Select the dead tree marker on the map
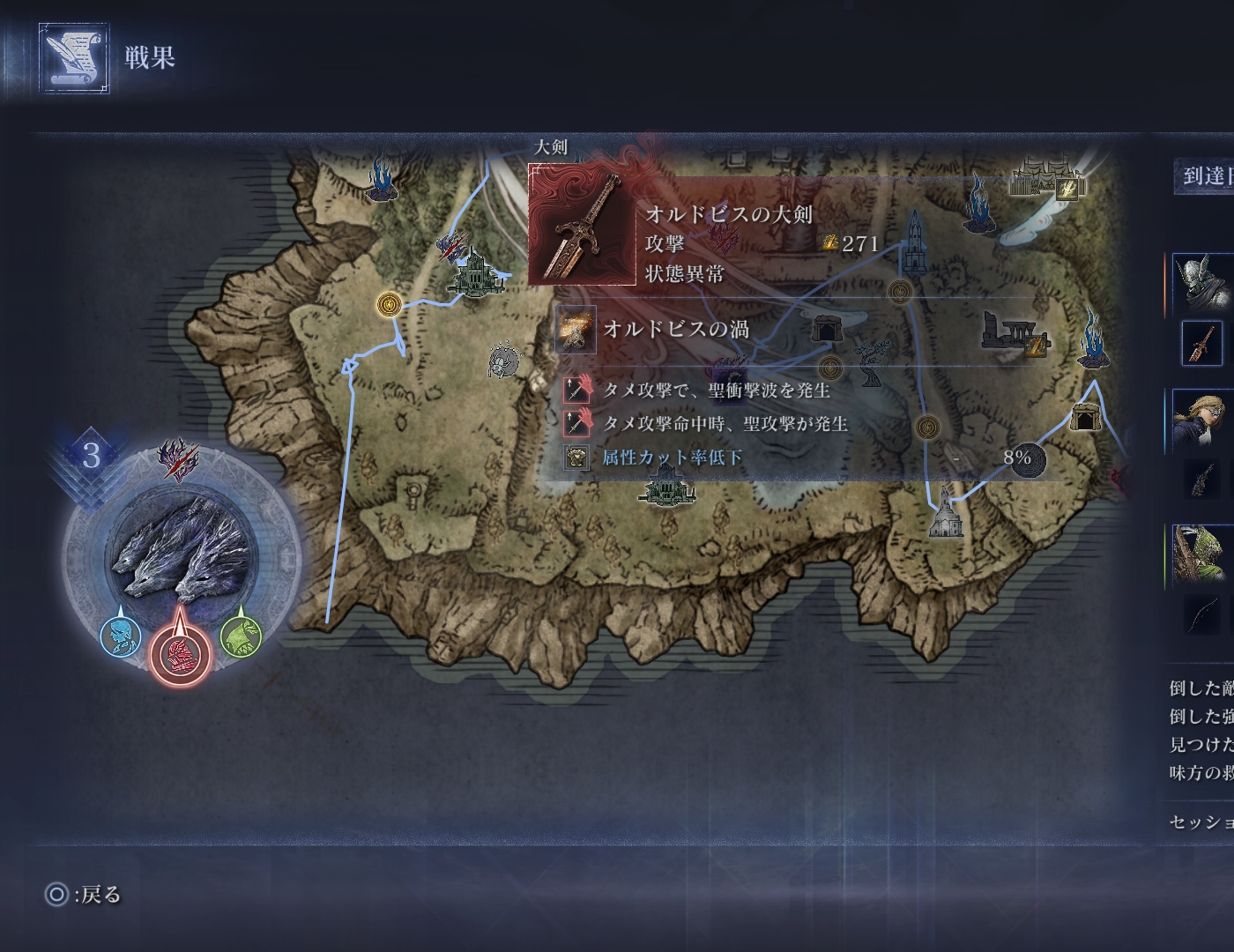Image resolution: width=1234 pixels, height=952 pixels. (x=872, y=363)
